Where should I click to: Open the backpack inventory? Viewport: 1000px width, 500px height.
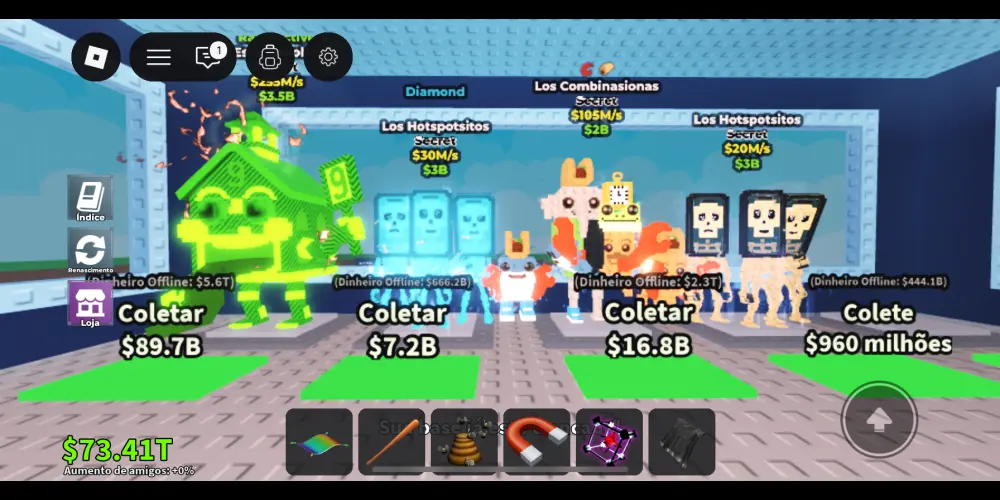tap(269, 57)
